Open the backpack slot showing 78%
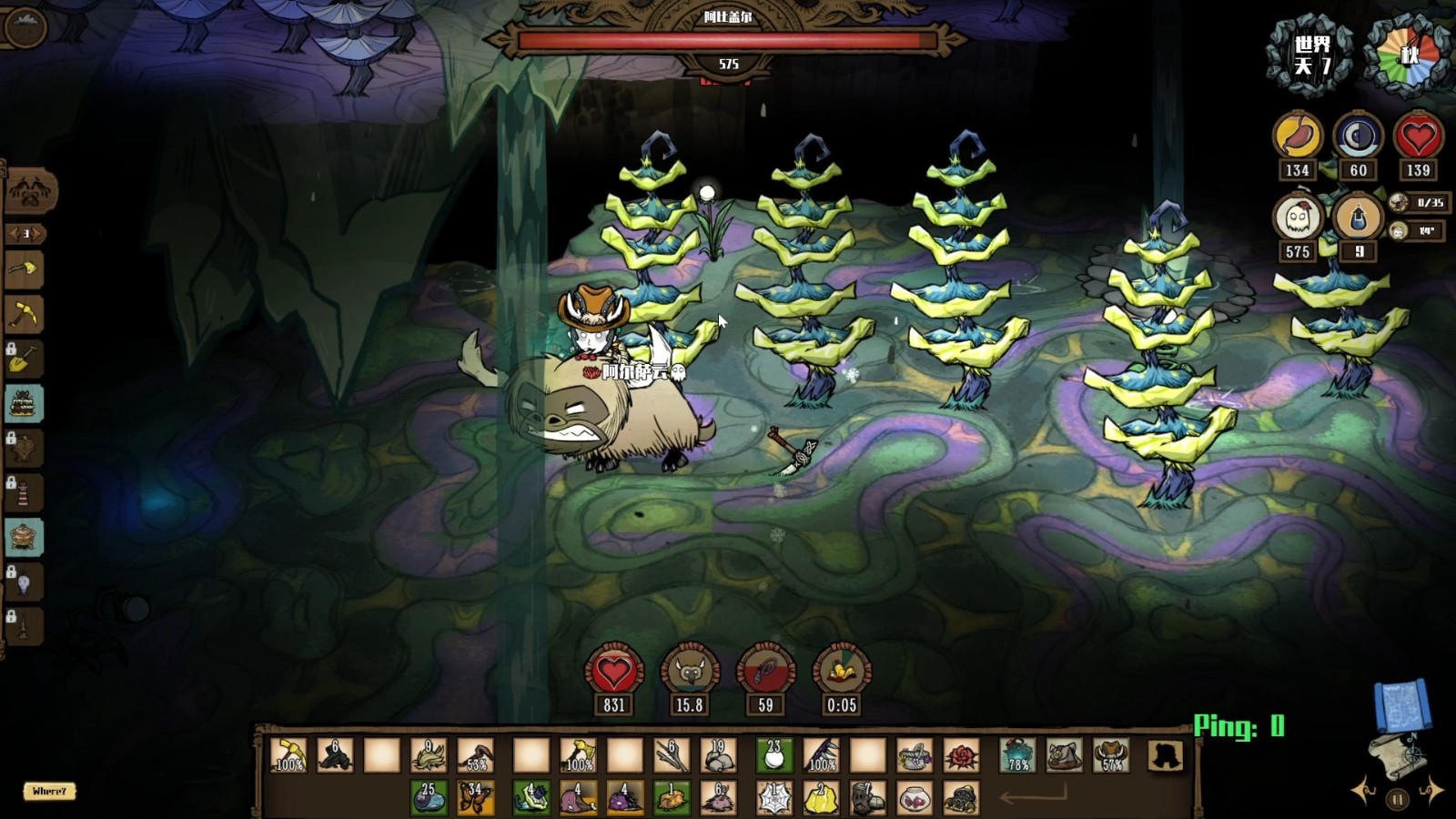 tap(1018, 755)
